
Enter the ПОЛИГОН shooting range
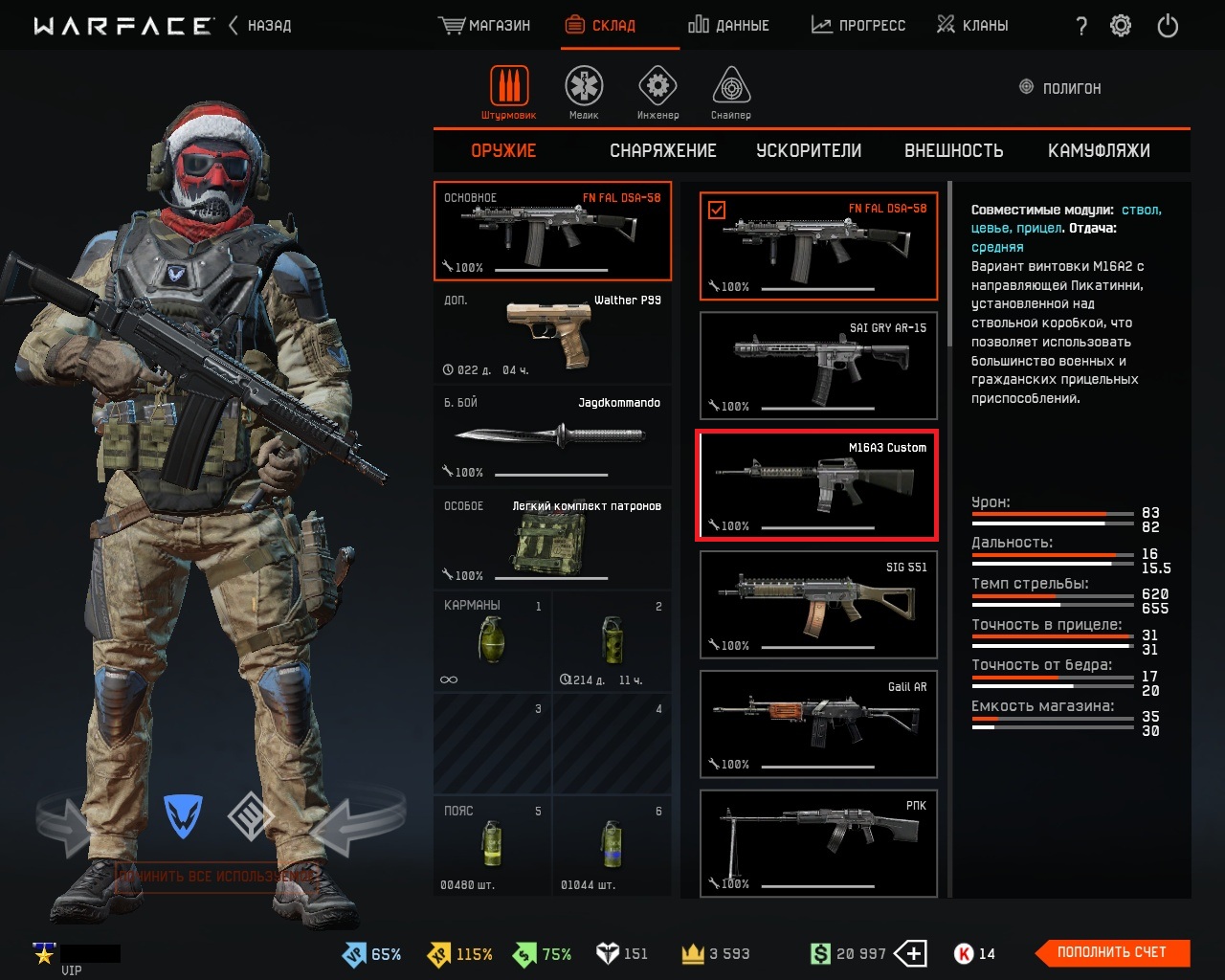pos(1060,88)
